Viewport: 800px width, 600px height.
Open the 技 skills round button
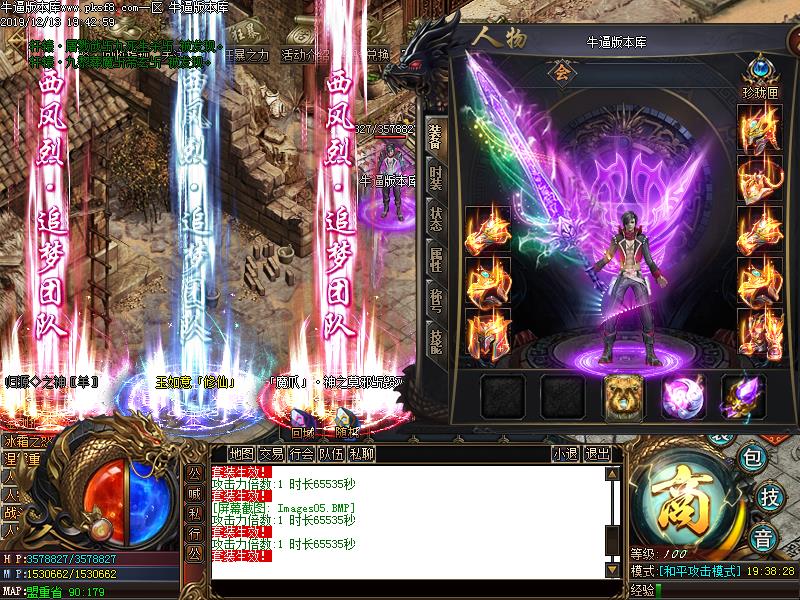click(x=769, y=497)
